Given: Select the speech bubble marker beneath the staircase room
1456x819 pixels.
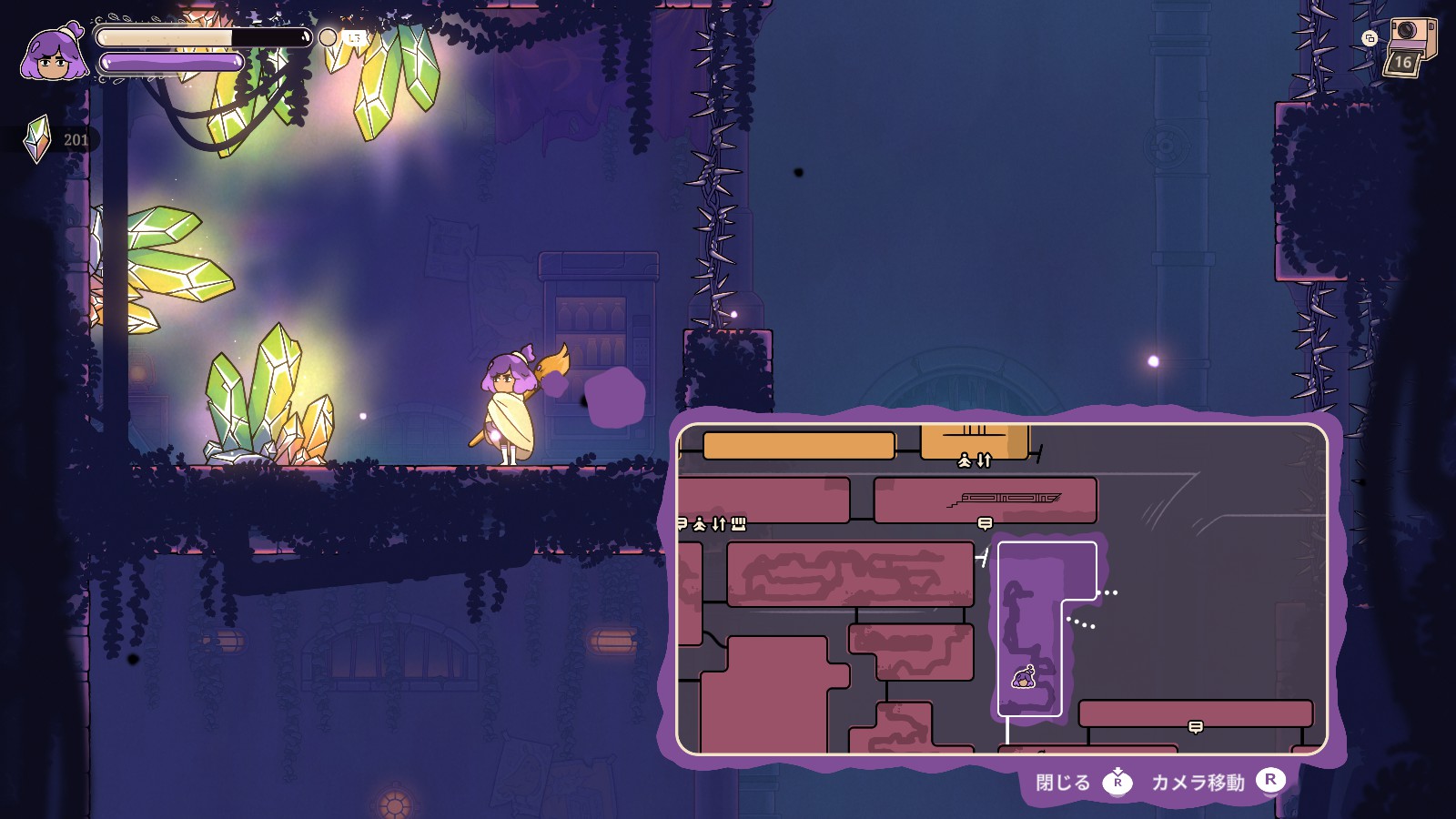Looking at the screenshot, I should click(x=985, y=523).
